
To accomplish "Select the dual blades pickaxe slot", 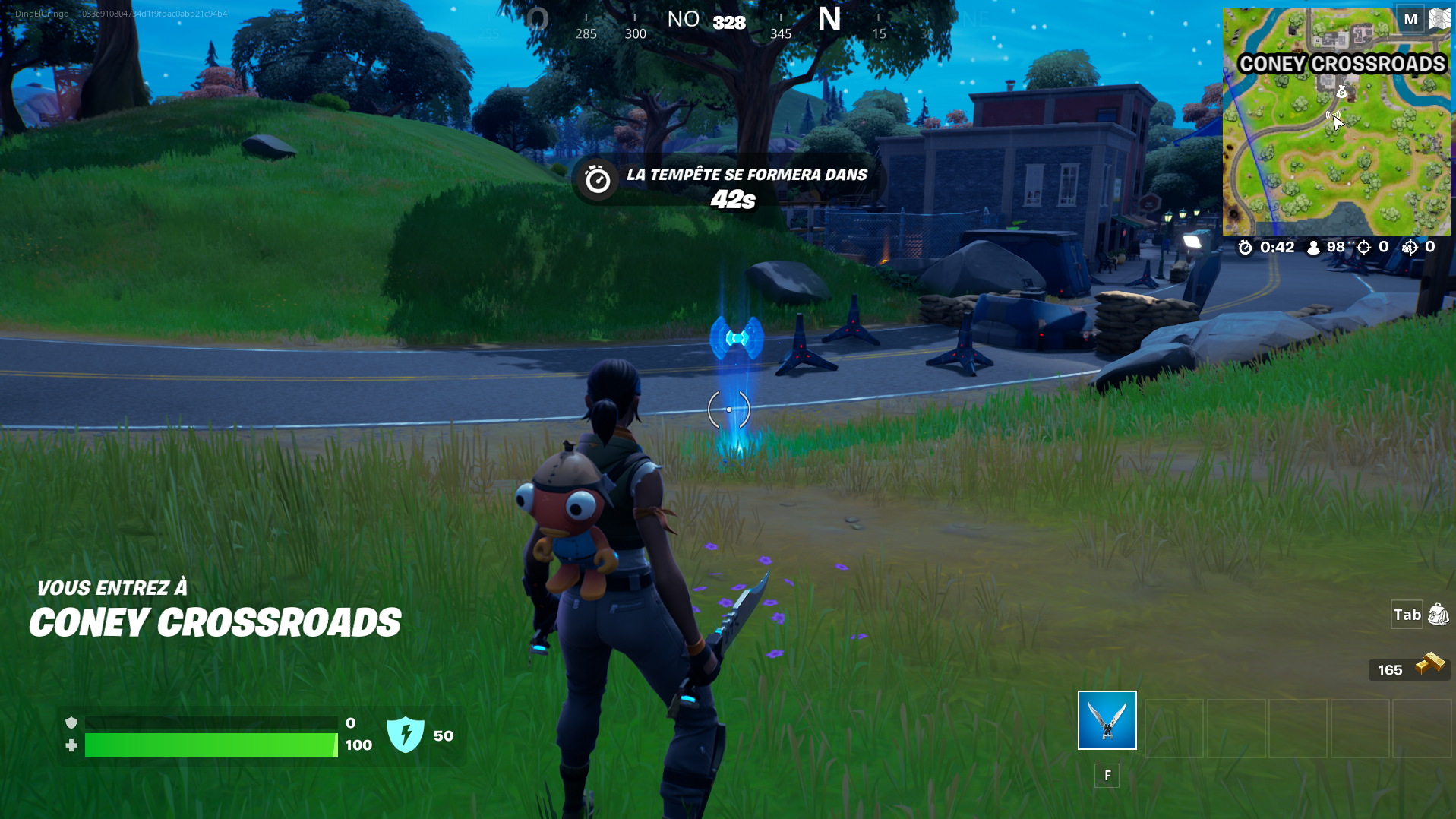I will pos(1106,719).
